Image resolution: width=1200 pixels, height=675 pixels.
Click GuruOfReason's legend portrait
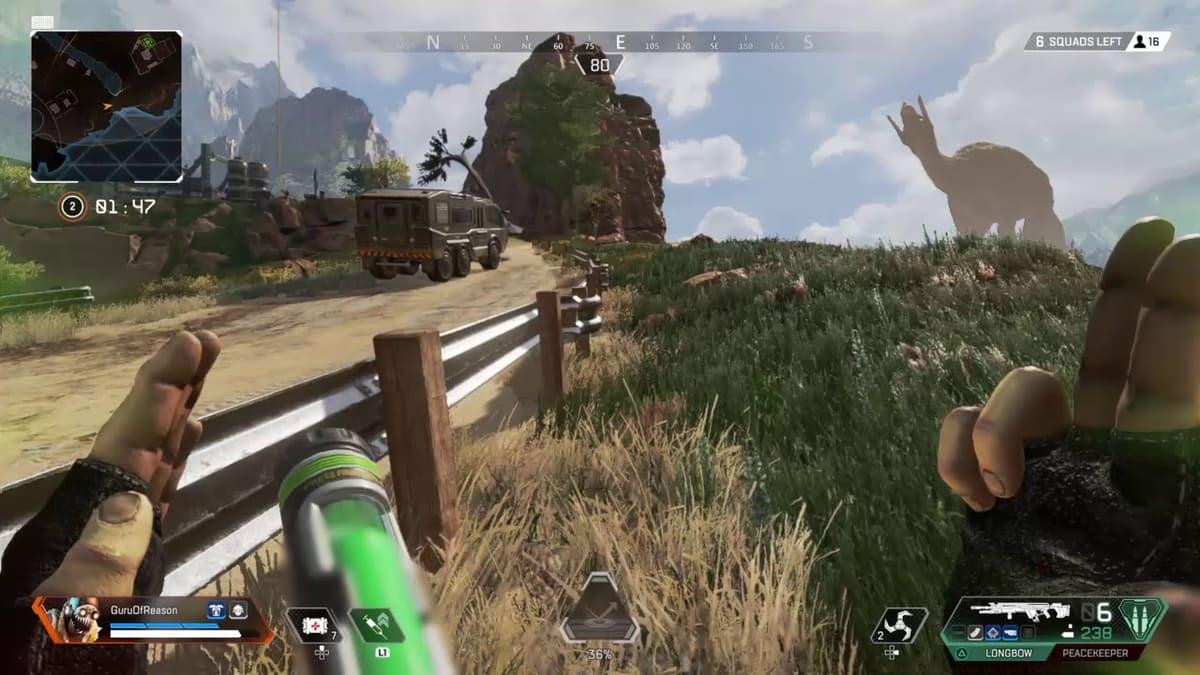pos(75,620)
